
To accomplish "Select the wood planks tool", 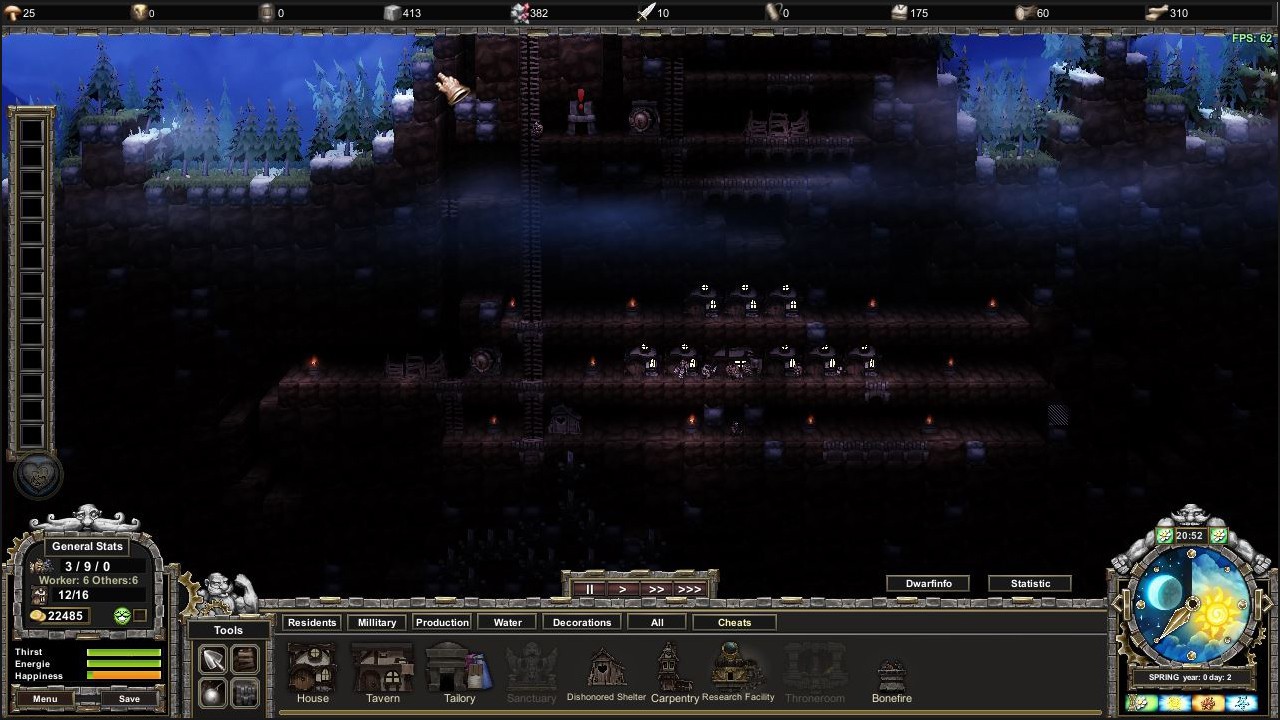I will tap(245, 659).
